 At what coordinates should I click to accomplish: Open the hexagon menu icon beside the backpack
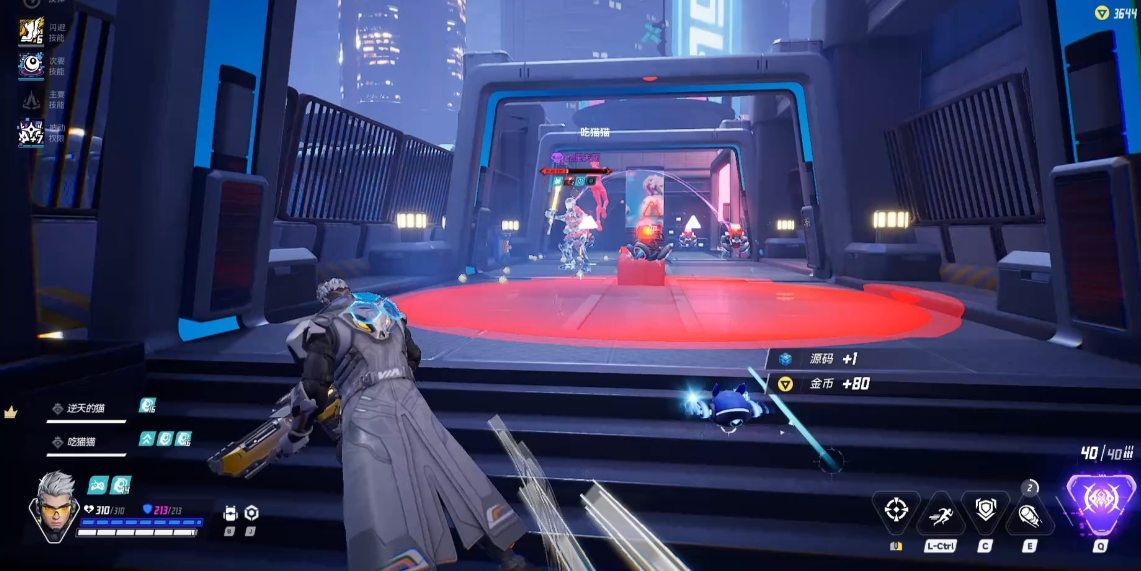pyautogui.click(x=251, y=513)
